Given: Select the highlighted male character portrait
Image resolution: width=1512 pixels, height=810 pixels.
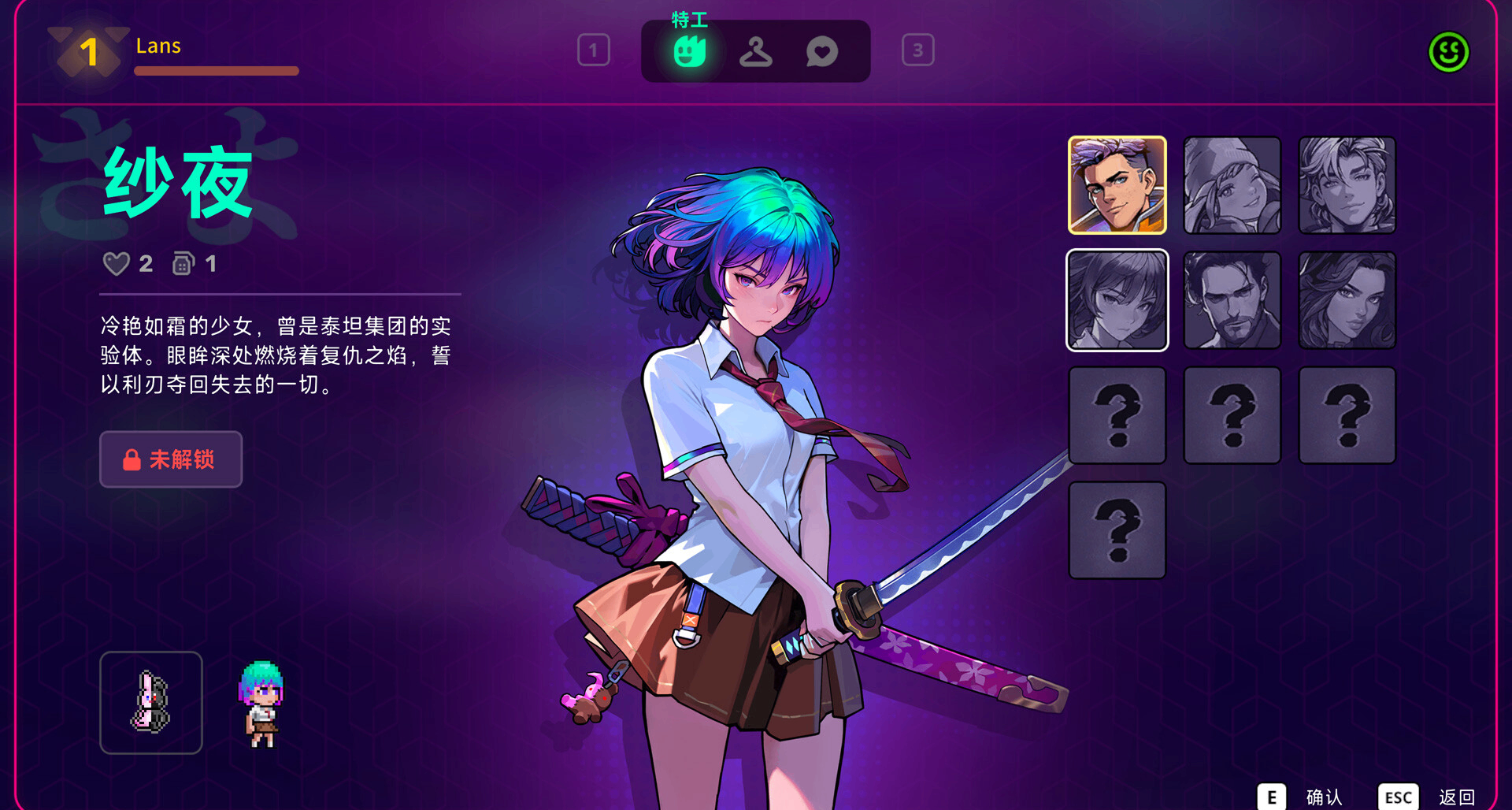Looking at the screenshot, I should [x=1117, y=184].
